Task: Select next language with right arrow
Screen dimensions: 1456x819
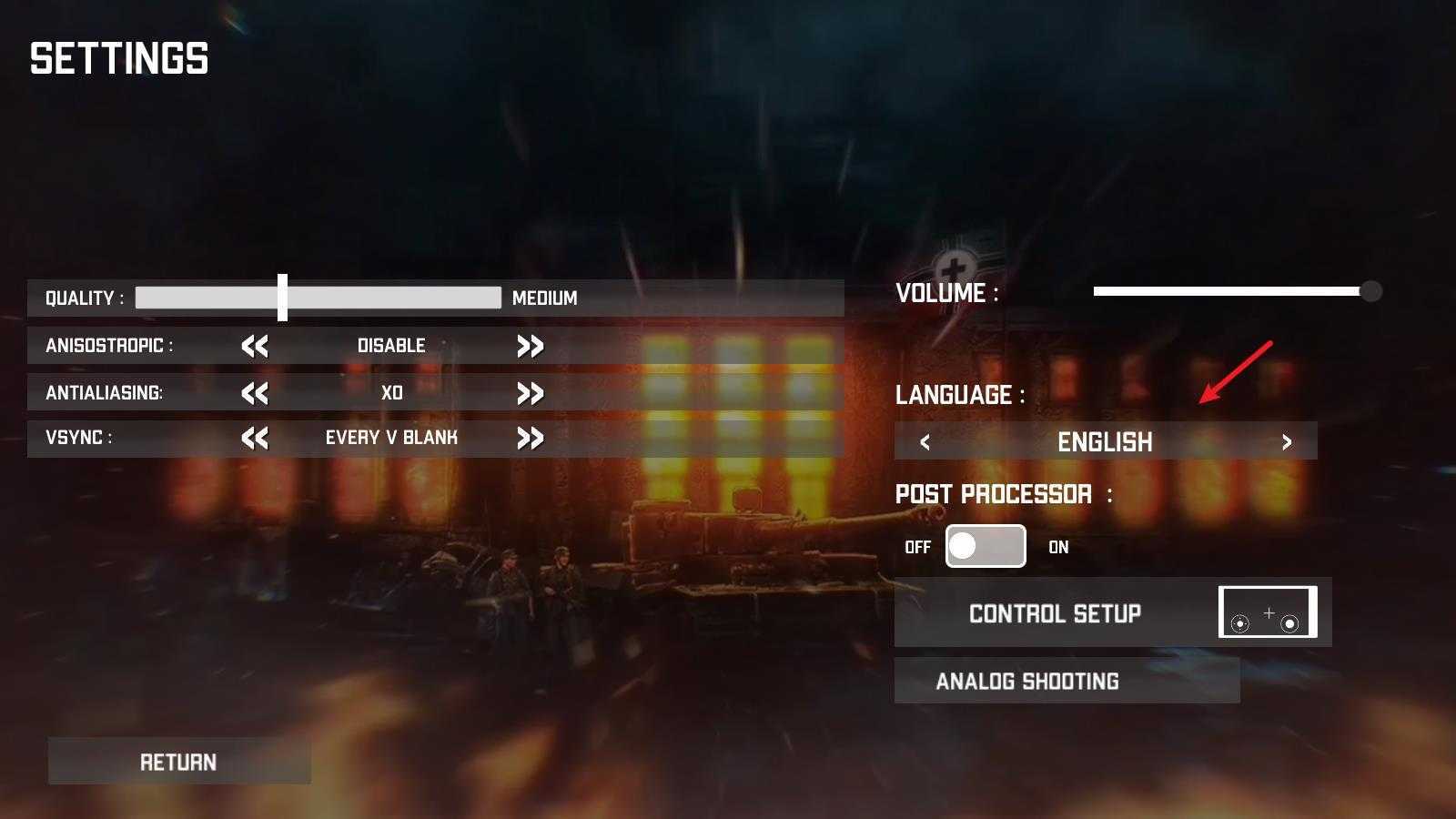Action: tap(1286, 442)
